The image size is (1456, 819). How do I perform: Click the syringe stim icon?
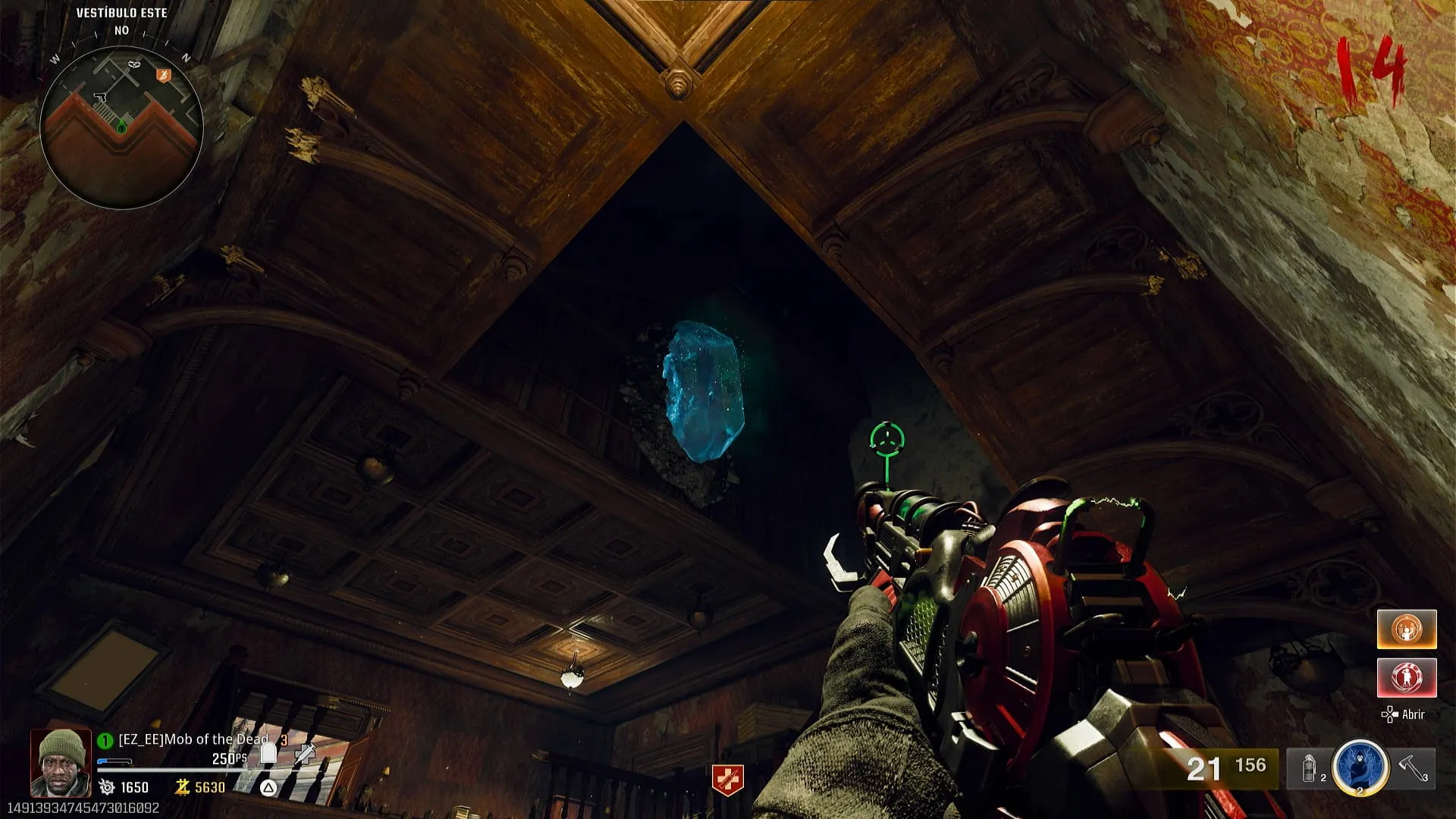[305, 752]
